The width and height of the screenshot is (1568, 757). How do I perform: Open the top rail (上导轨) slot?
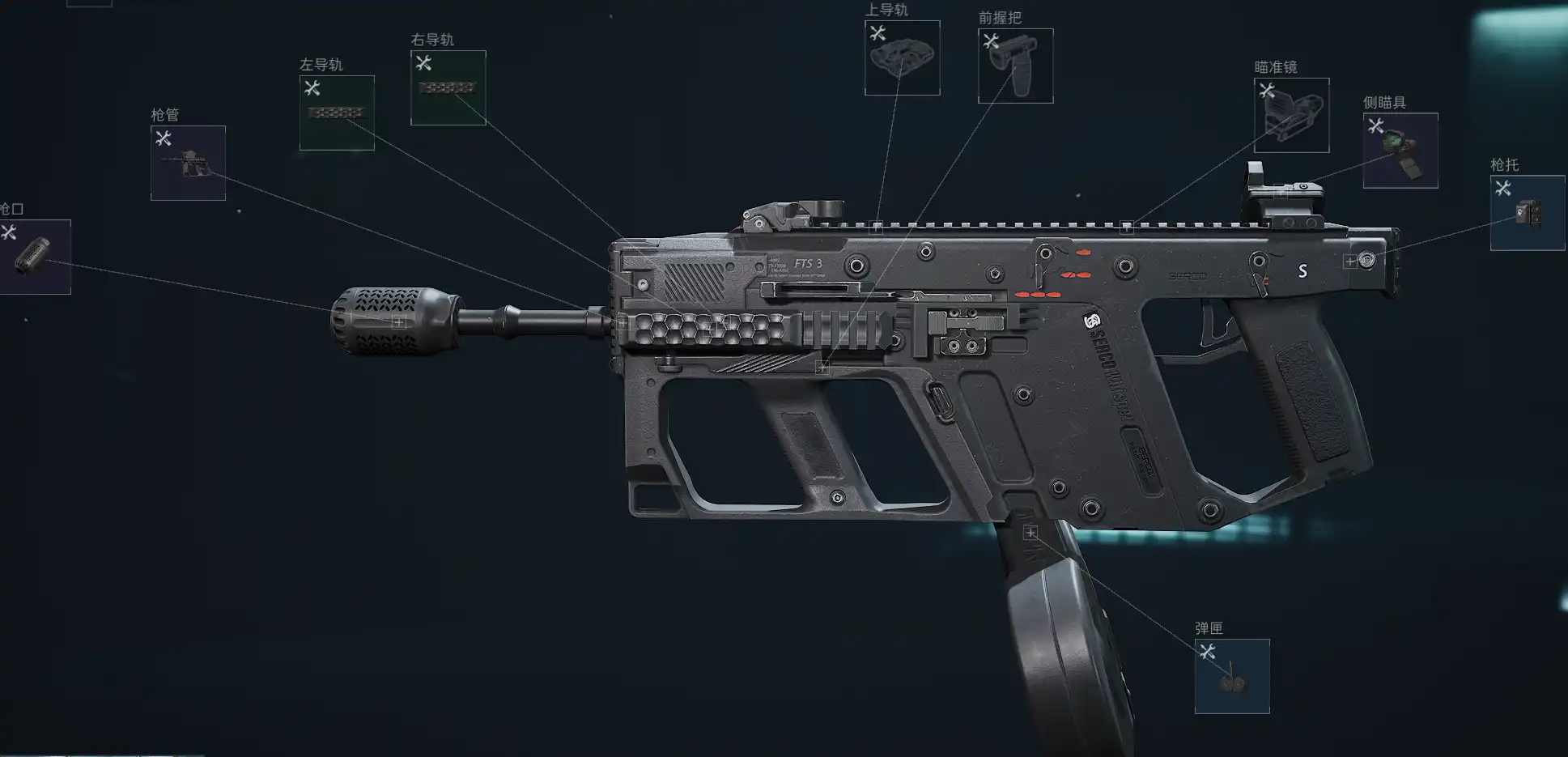point(902,57)
